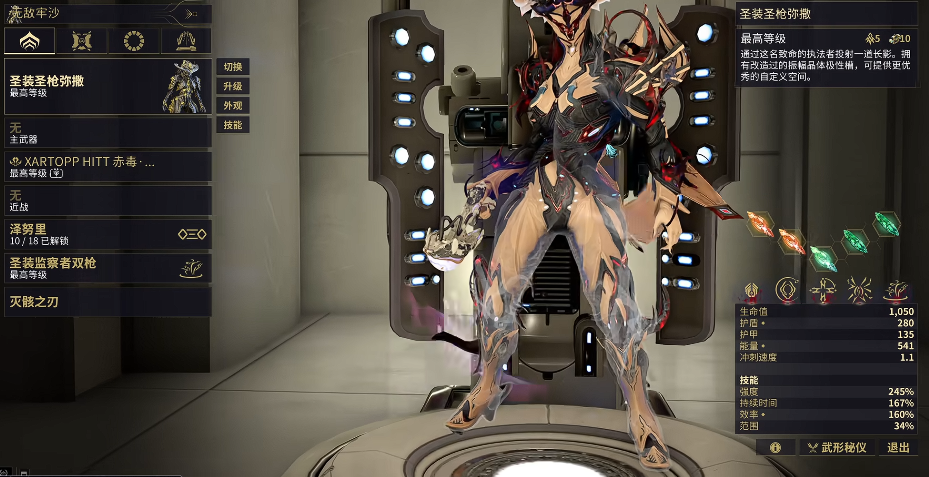Switch to the warframe loadout tab
This screenshot has width=929, height=477.
30,41
